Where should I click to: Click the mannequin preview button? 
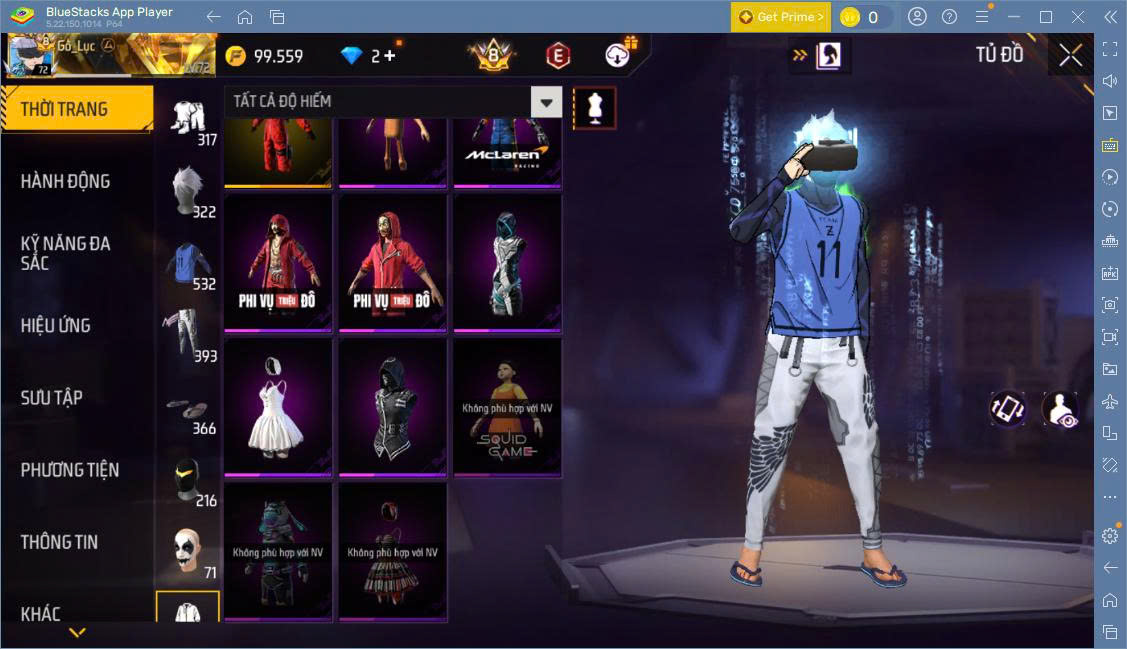coord(594,107)
